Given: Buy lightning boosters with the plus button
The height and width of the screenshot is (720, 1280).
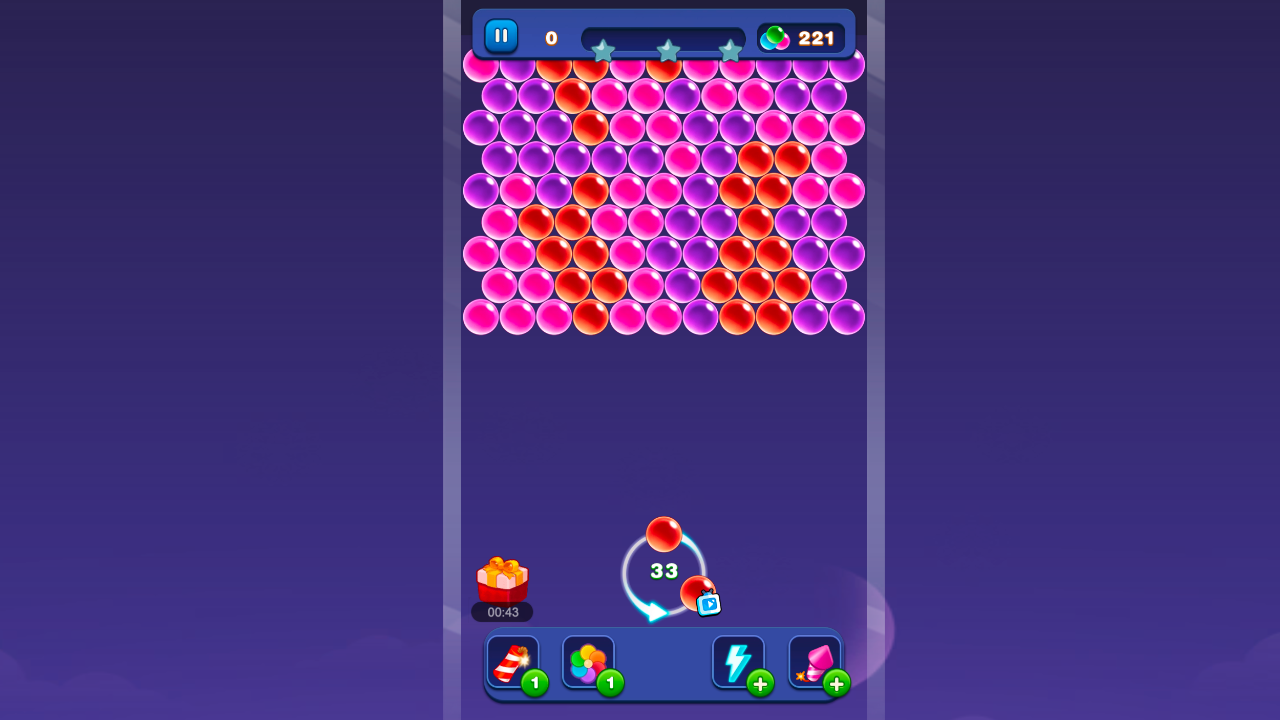Looking at the screenshot, I should point(761,682).
